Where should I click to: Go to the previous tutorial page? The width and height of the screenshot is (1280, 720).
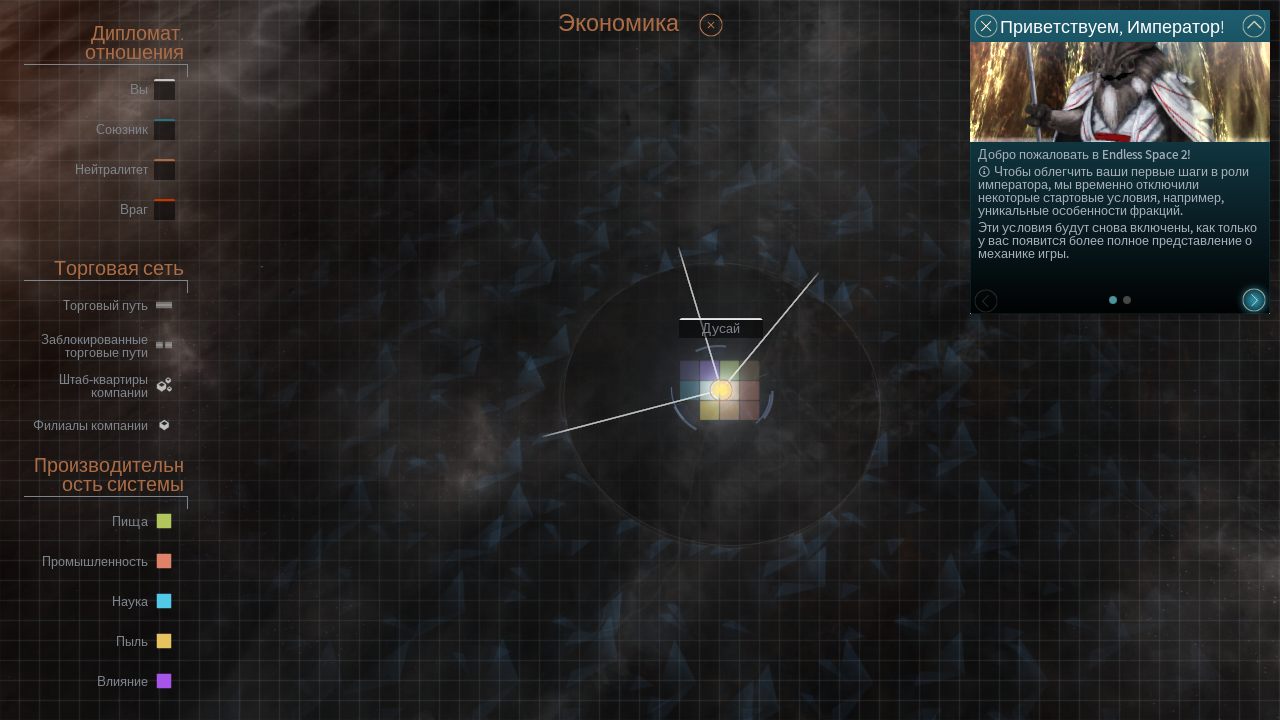[x=986, y=300]
